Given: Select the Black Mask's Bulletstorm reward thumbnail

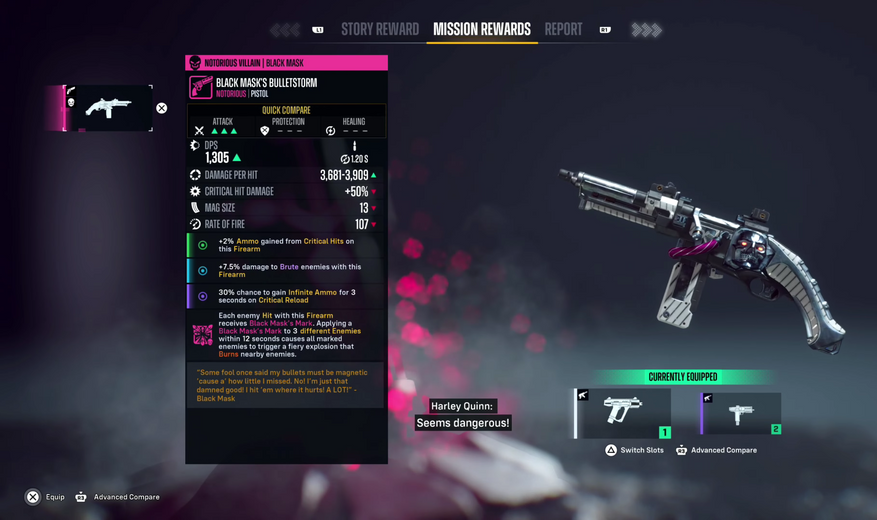Looking at the screenshot, I should [x=109, y=108].
